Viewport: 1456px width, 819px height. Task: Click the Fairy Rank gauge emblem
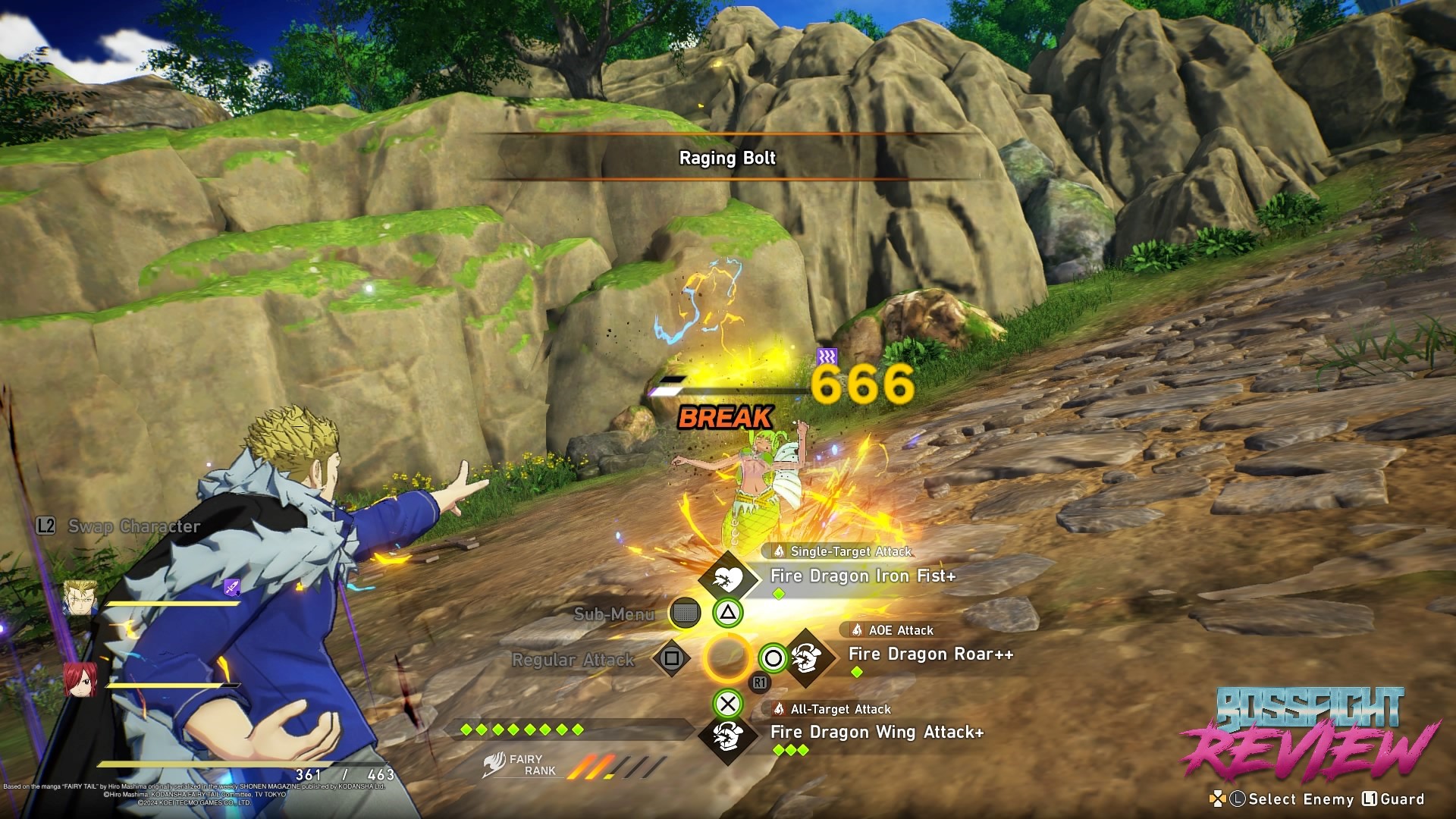[x=494, y=764]
